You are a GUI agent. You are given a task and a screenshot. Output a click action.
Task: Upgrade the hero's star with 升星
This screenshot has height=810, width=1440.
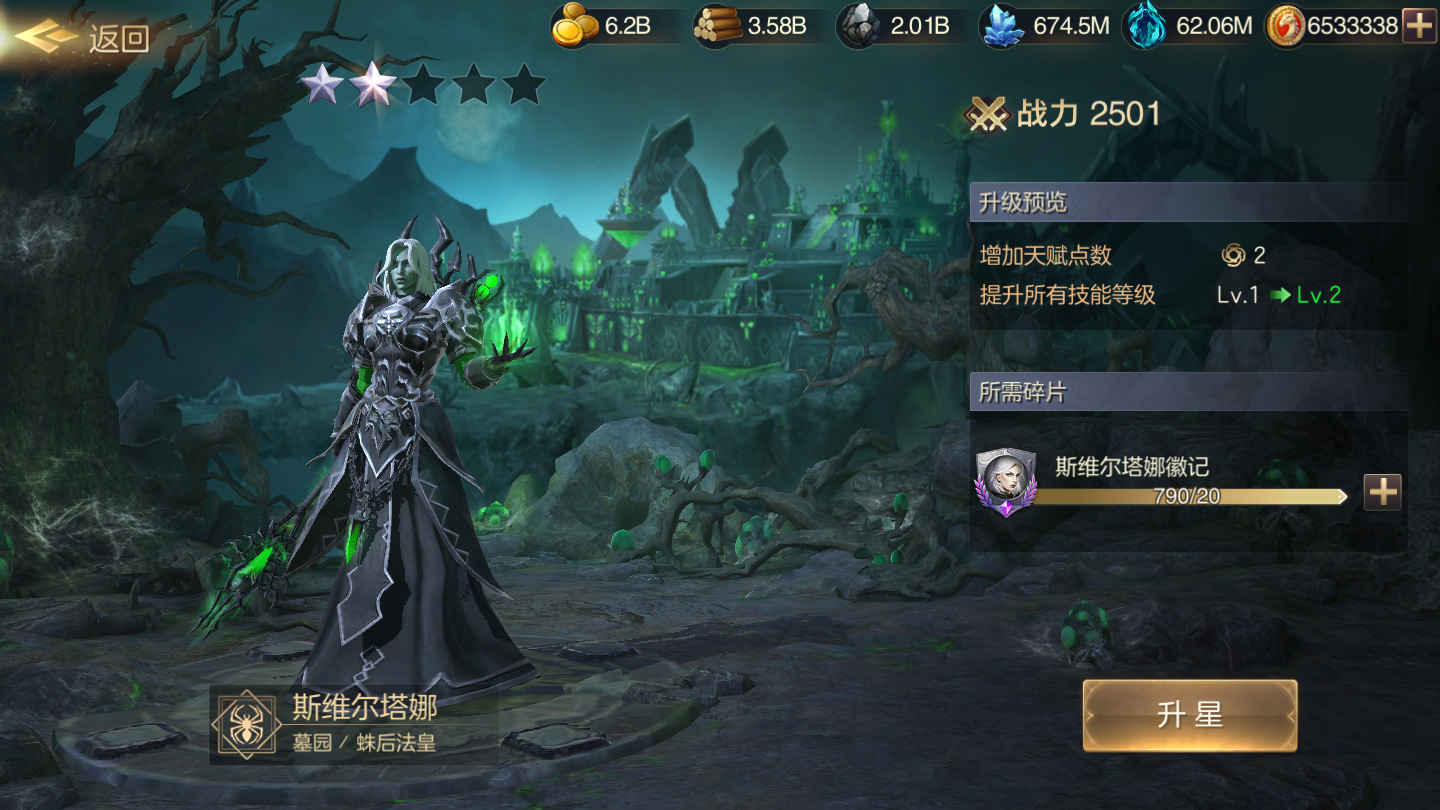pyautogui.click(x=1189, y=715)
